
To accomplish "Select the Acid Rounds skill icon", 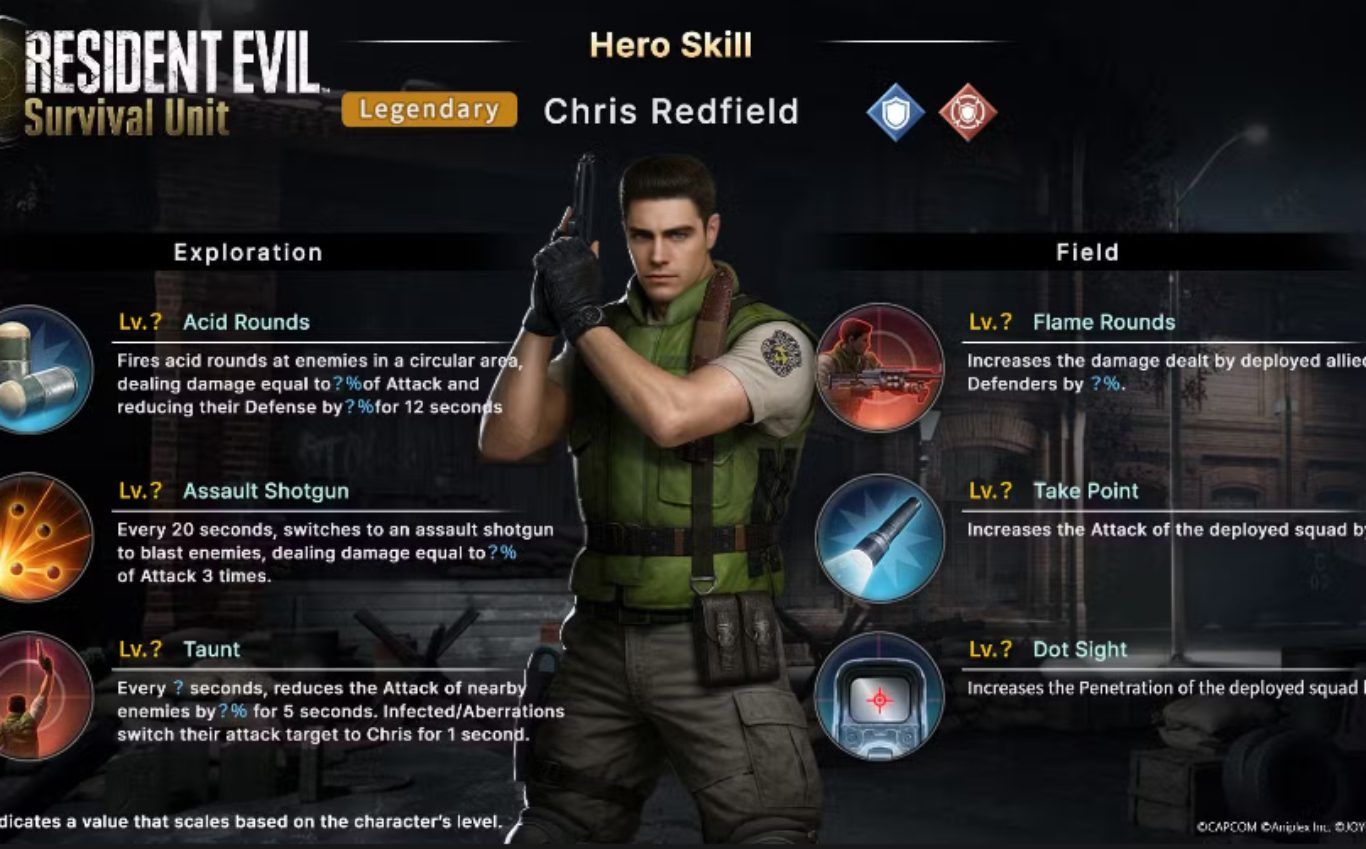I will [x=40, y=369].
